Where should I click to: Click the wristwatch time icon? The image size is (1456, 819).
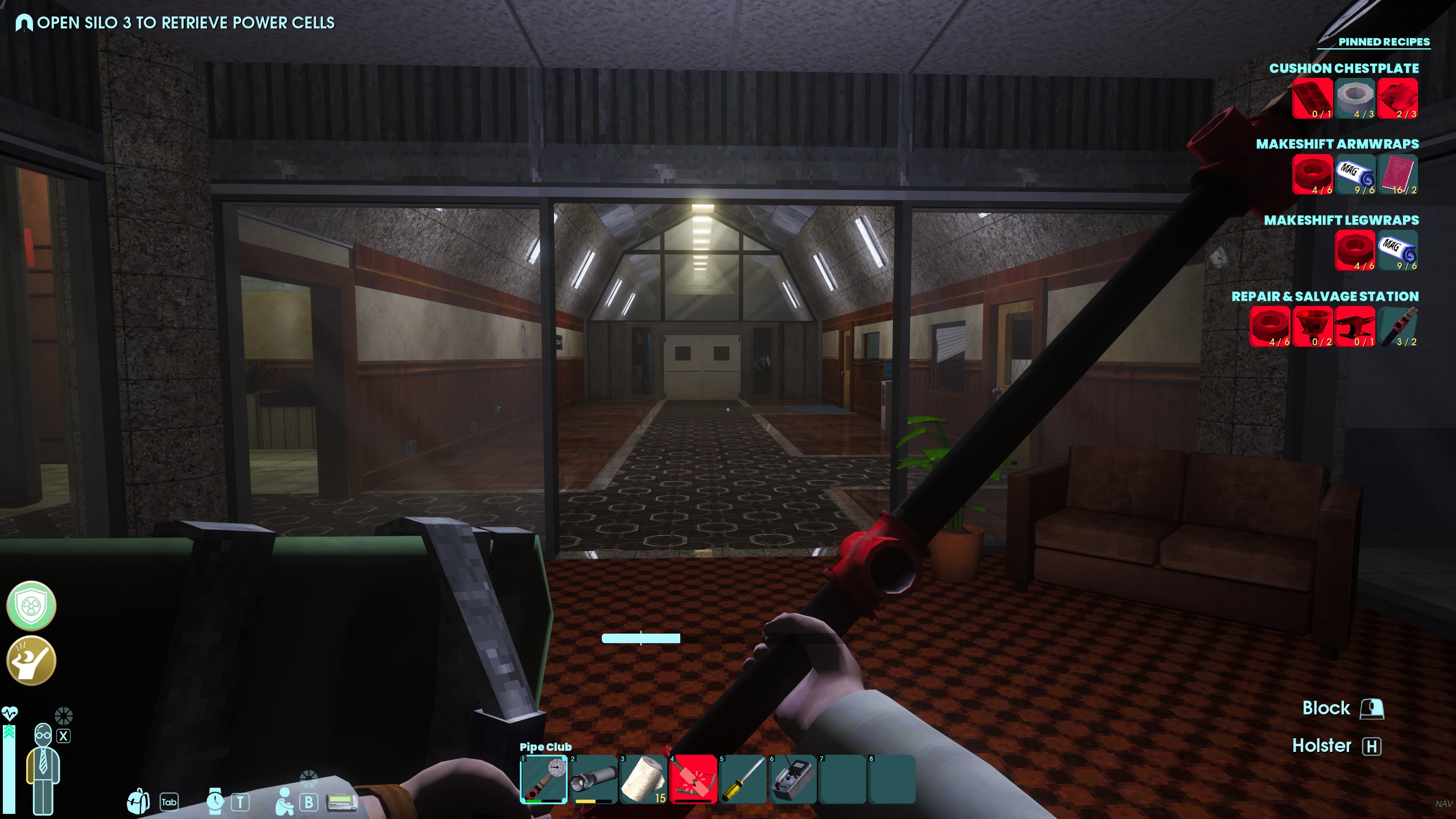click(215, 801)
